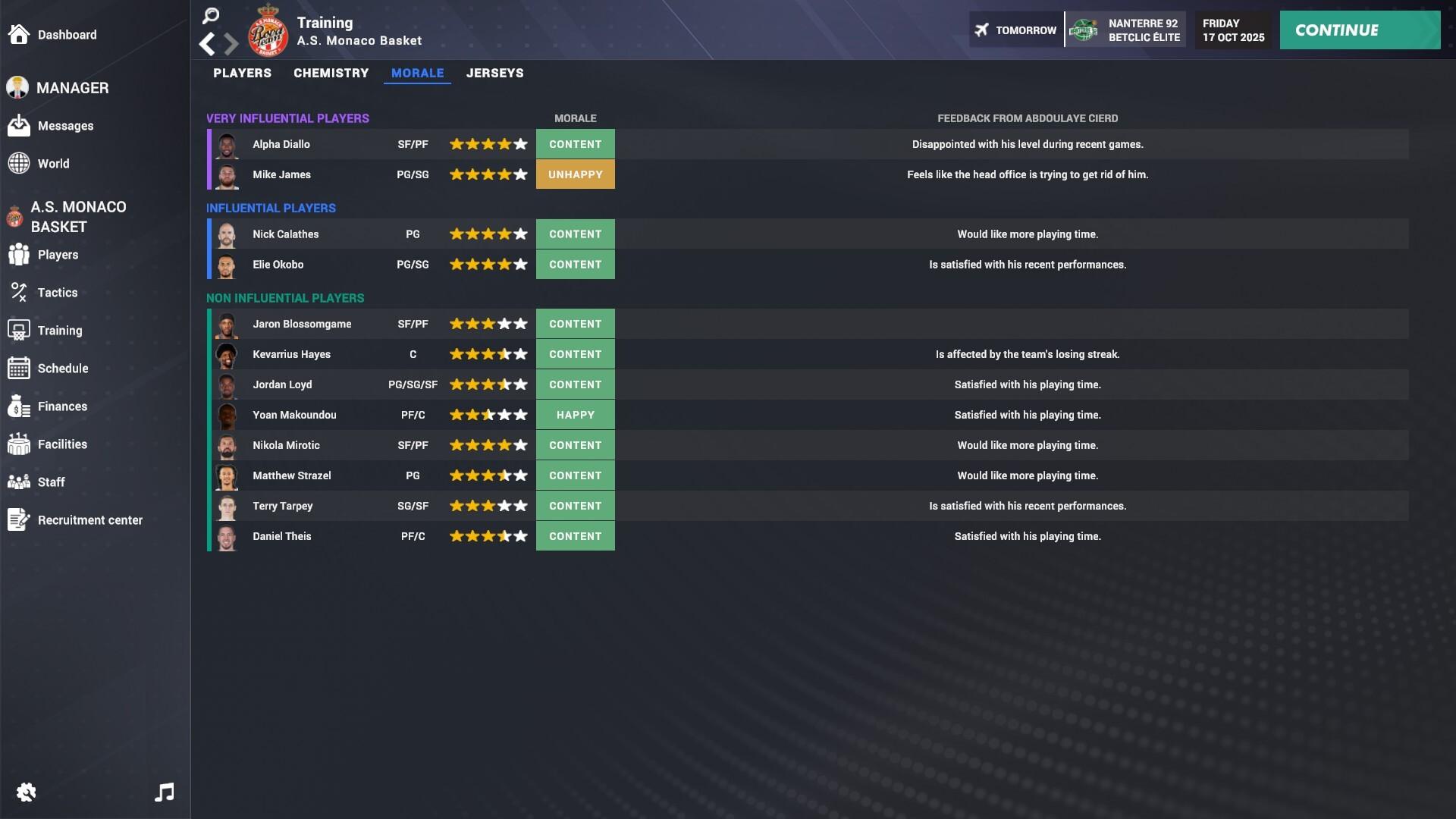Click the search magnifier icon
1456x819 pixels.
(x=210, y=15)
